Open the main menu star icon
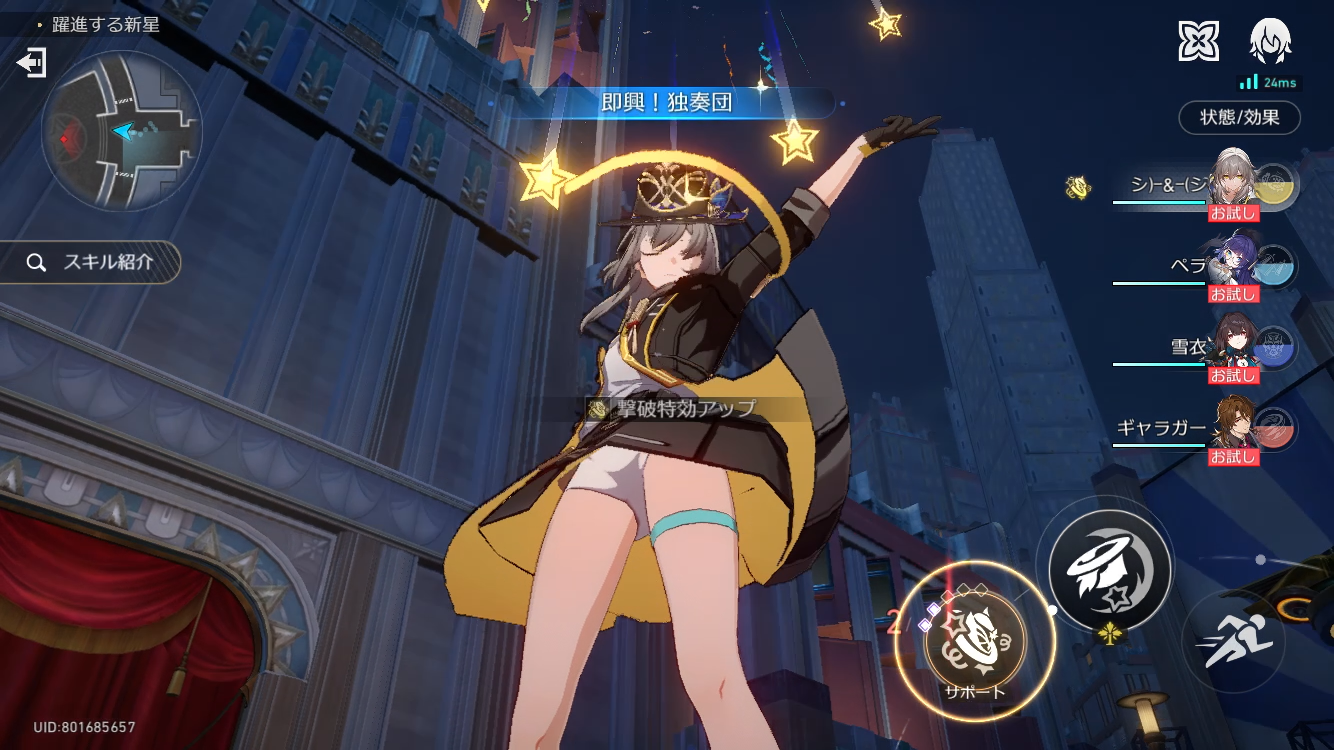Viewport: 1334px width, 750px height. [x=1200, y=41]
